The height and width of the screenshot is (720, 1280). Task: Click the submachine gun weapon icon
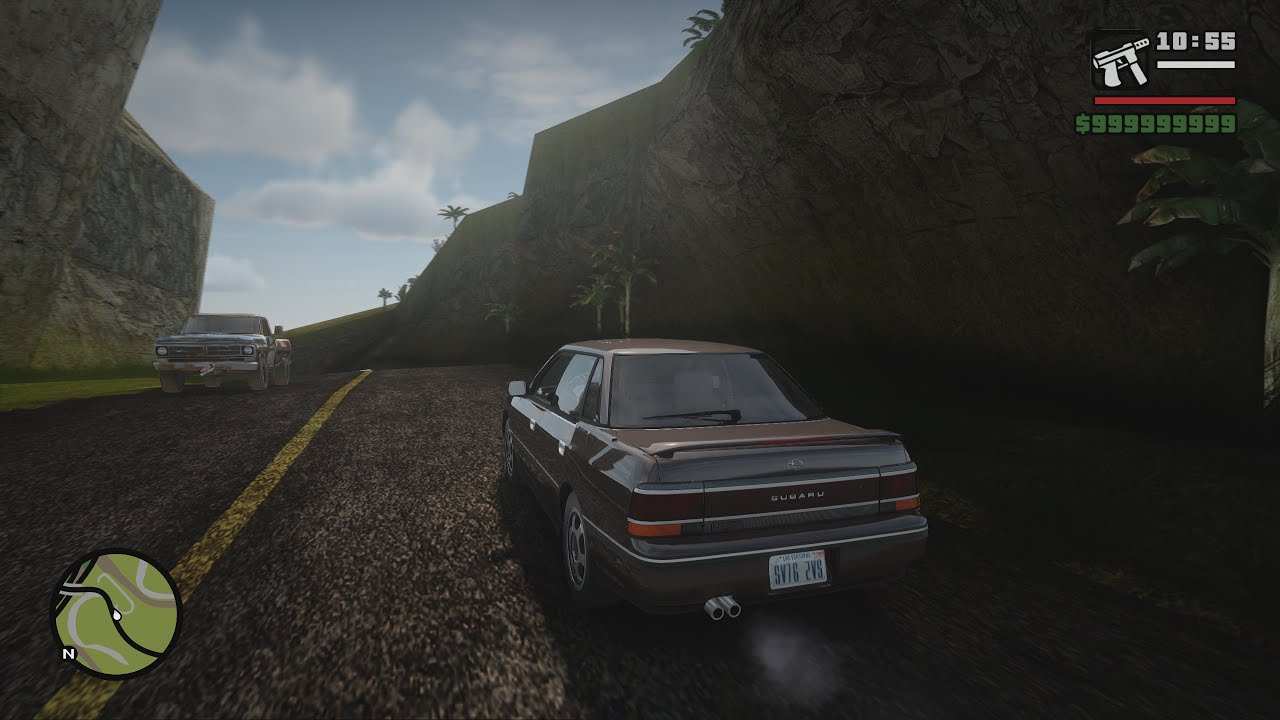[1121, 62]
